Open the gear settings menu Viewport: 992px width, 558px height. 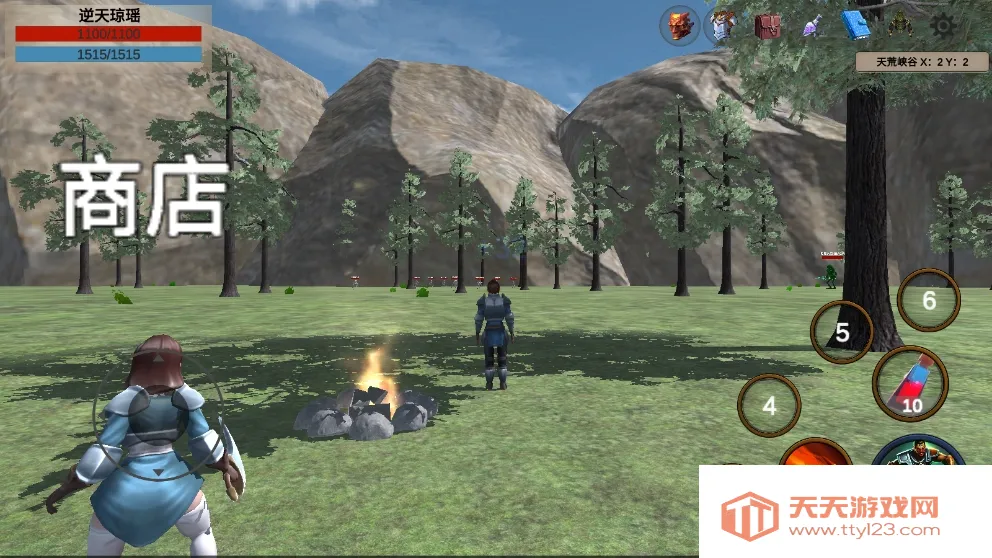[x=941, y=26]
